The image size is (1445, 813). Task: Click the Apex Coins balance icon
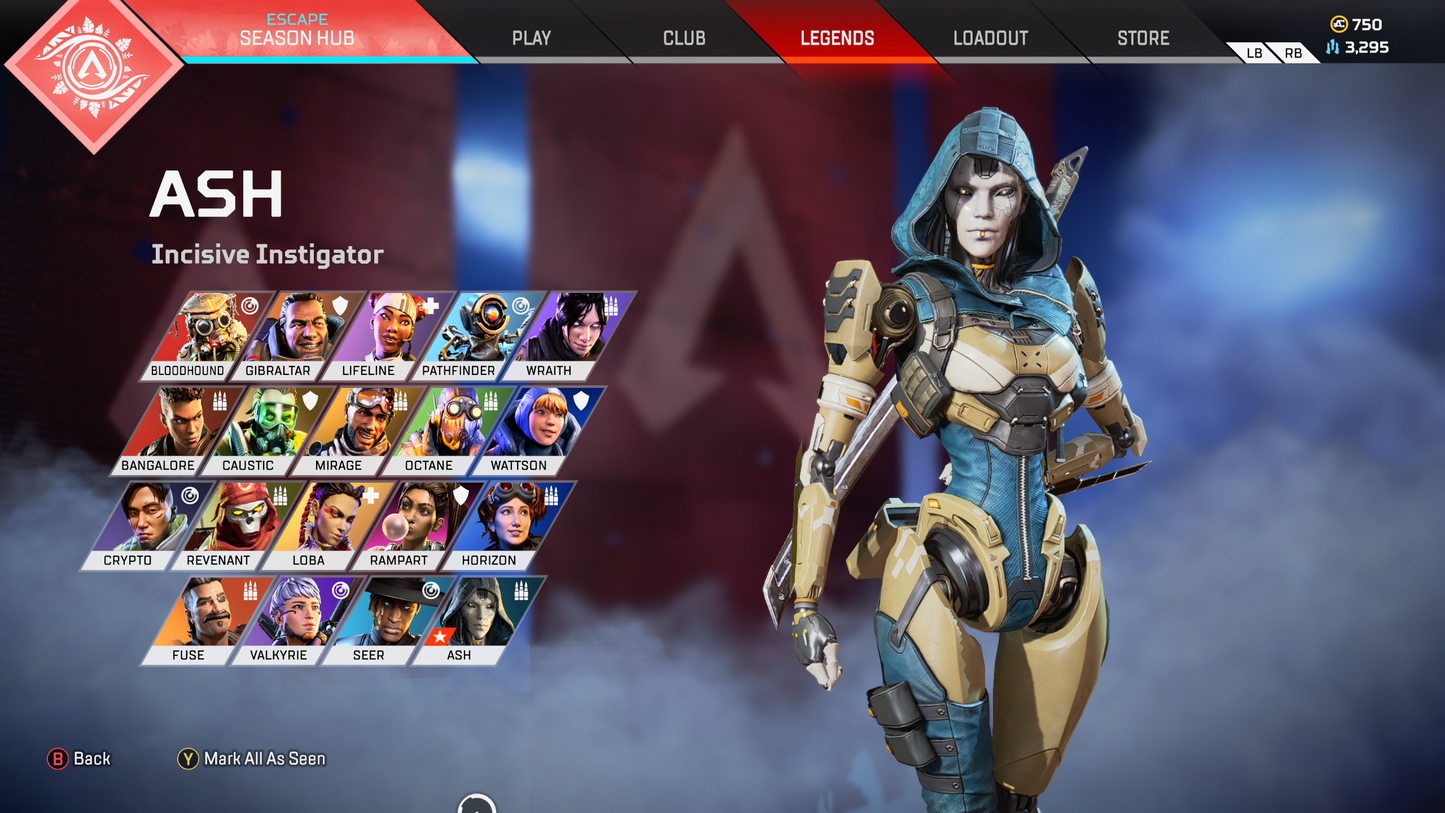click(x=1340, y=24)
